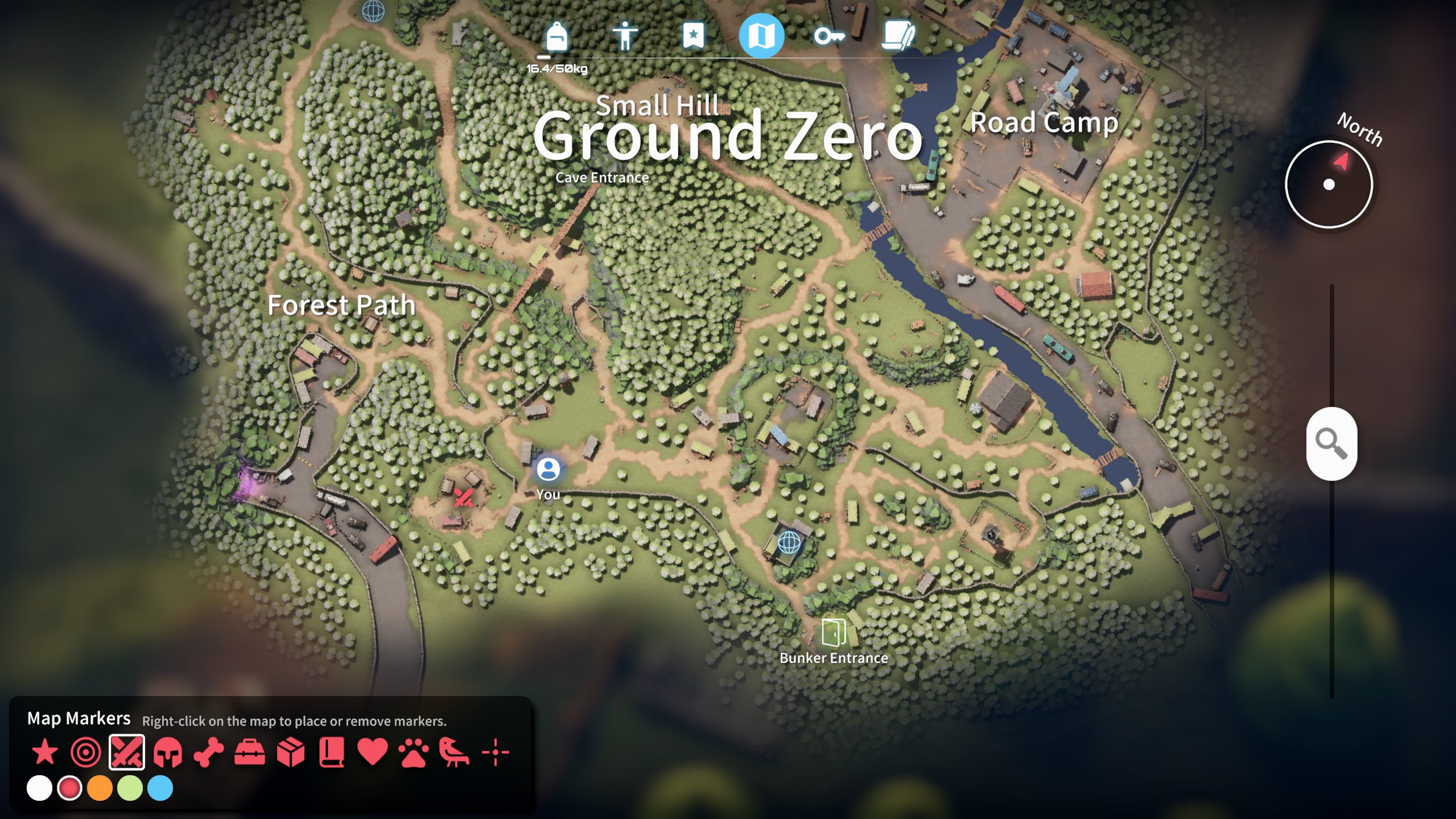This screenshot has width=1456, height=819.
Task: Open the key tab
Action: [x=828, y=37]
